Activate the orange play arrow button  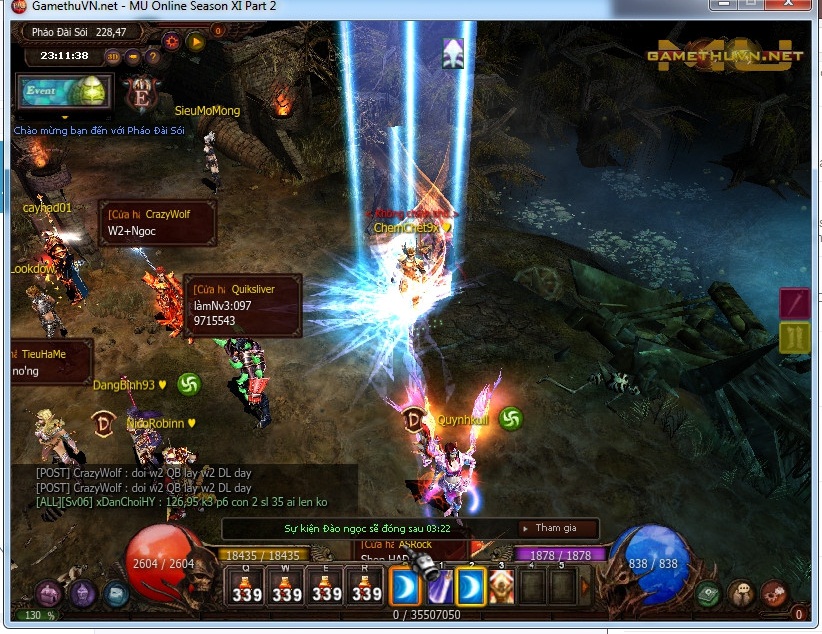(196, 42)
